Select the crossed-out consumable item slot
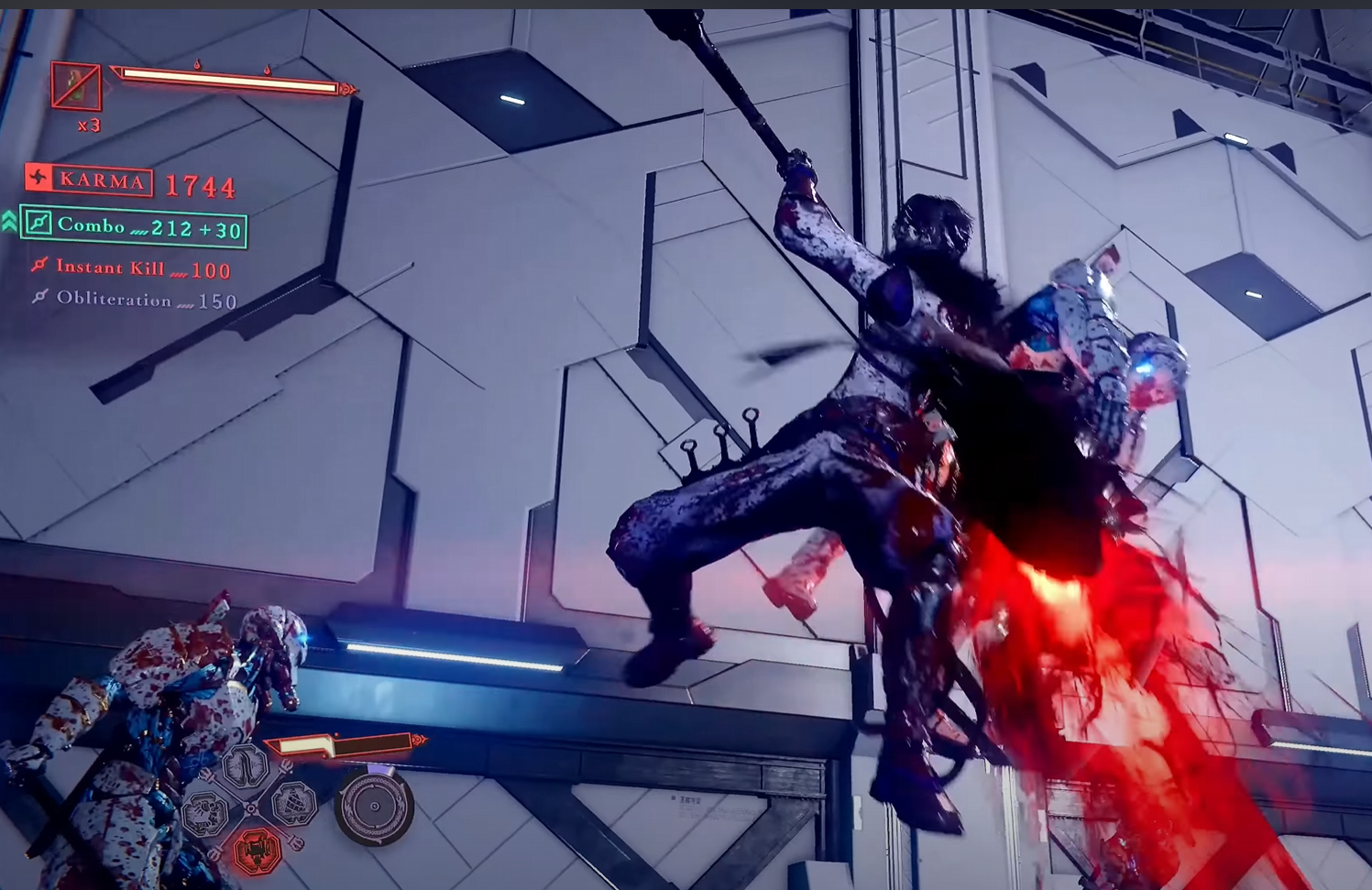 coord(76,85)
